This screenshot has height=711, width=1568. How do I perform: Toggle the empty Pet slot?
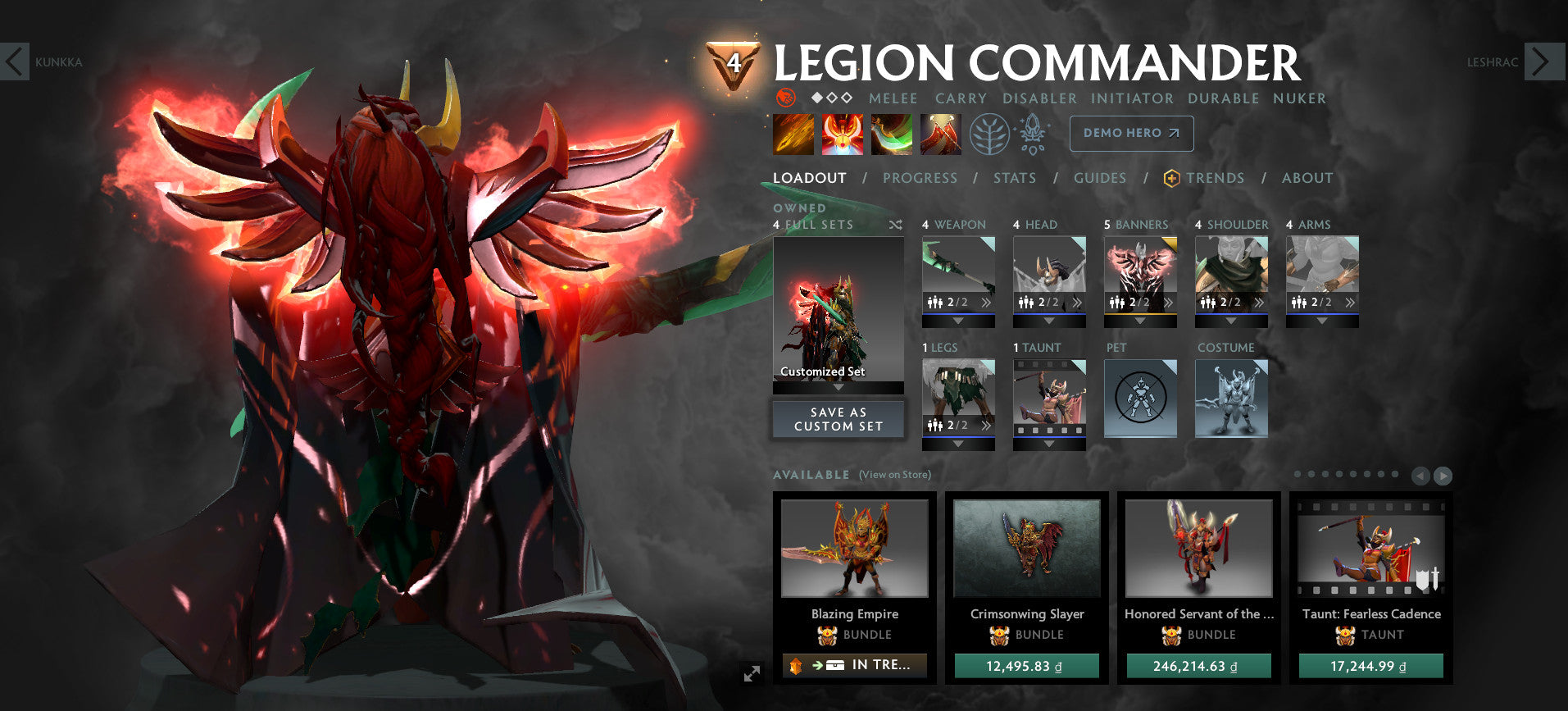click(1139, 399)
